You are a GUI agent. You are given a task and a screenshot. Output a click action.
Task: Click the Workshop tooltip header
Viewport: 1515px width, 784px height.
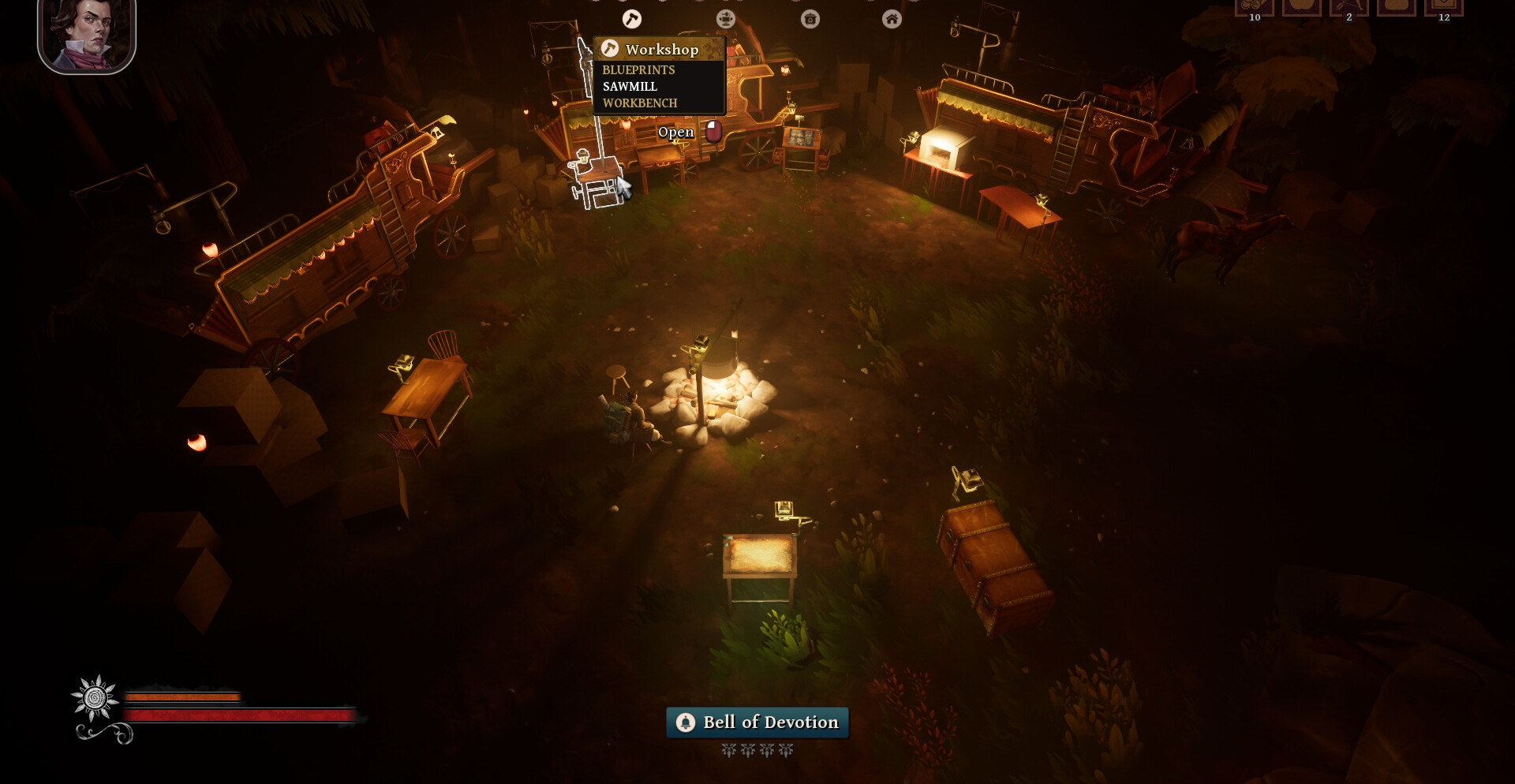click(660, 50)
